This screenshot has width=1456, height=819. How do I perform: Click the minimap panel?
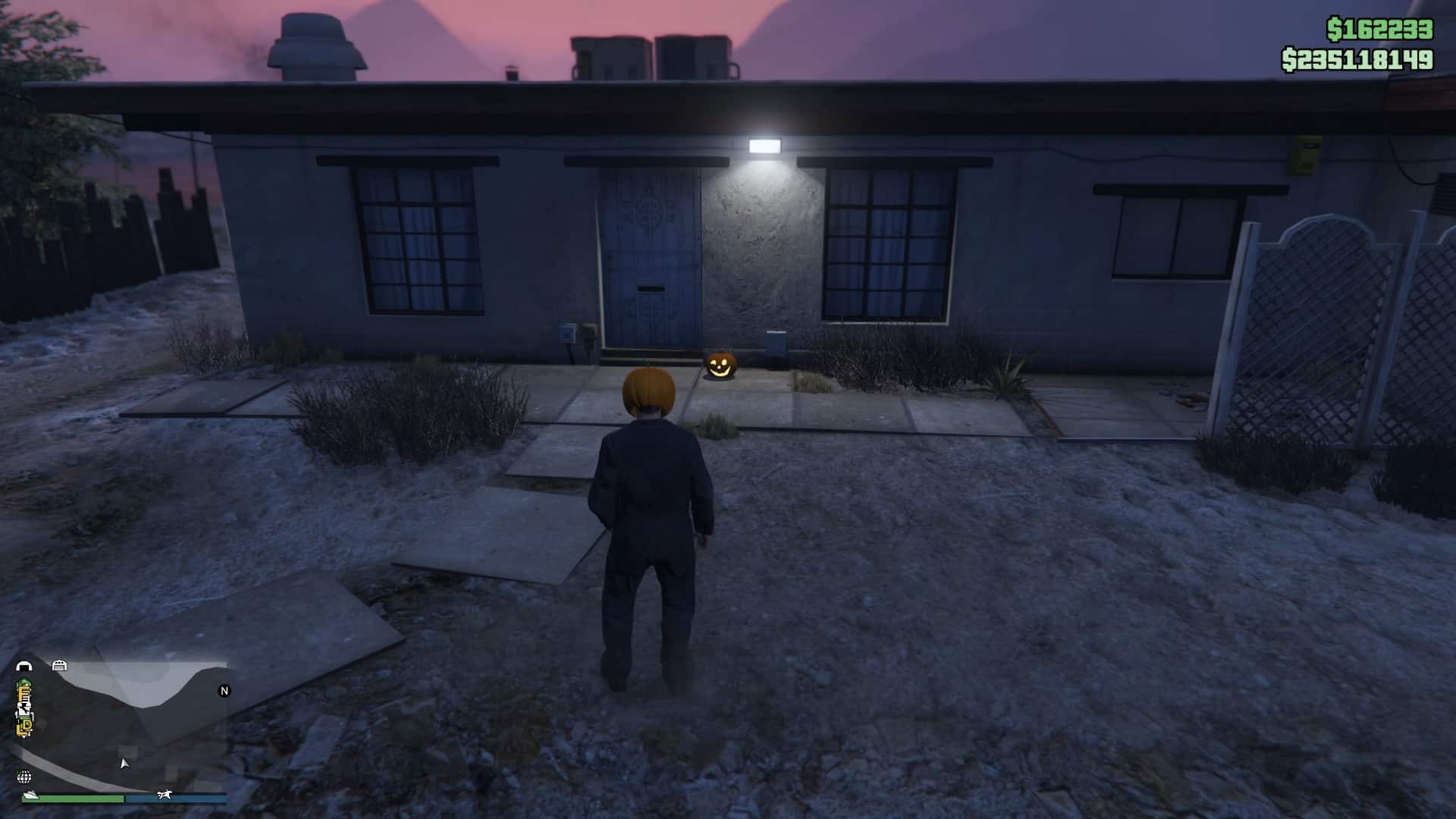(121, 728)
